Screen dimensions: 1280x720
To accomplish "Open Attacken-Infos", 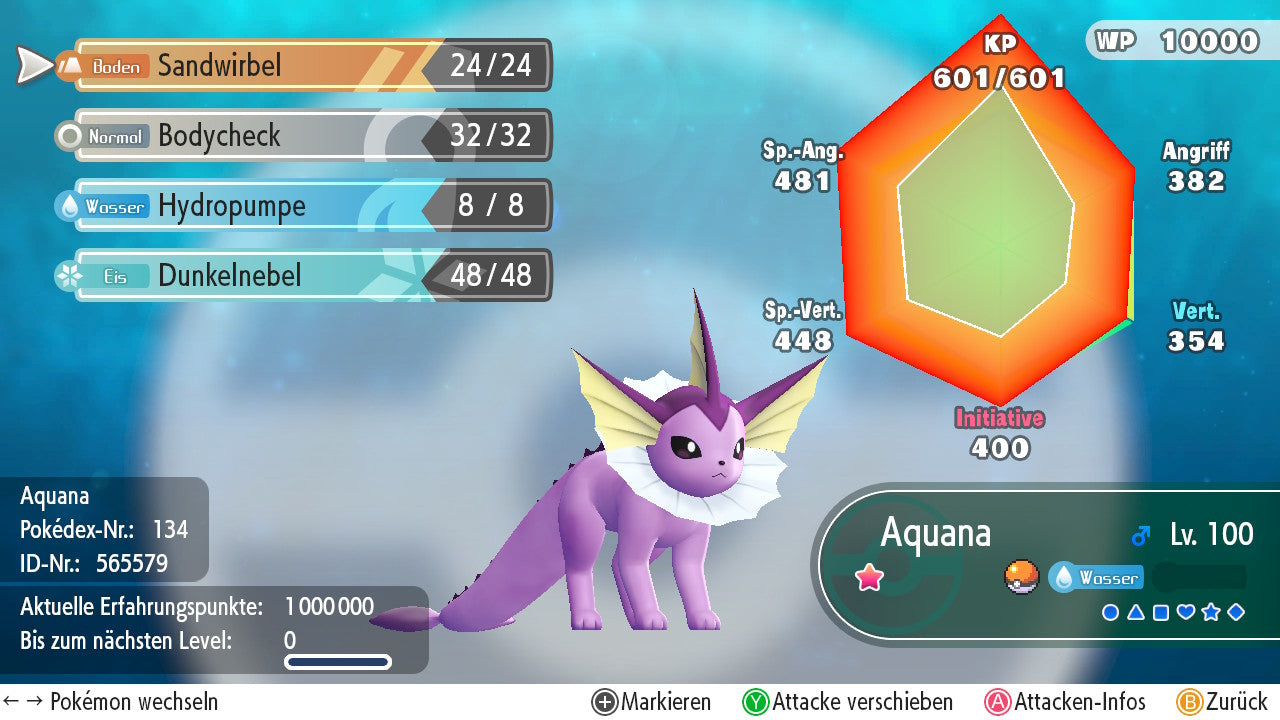I will tap(1066, 702).
